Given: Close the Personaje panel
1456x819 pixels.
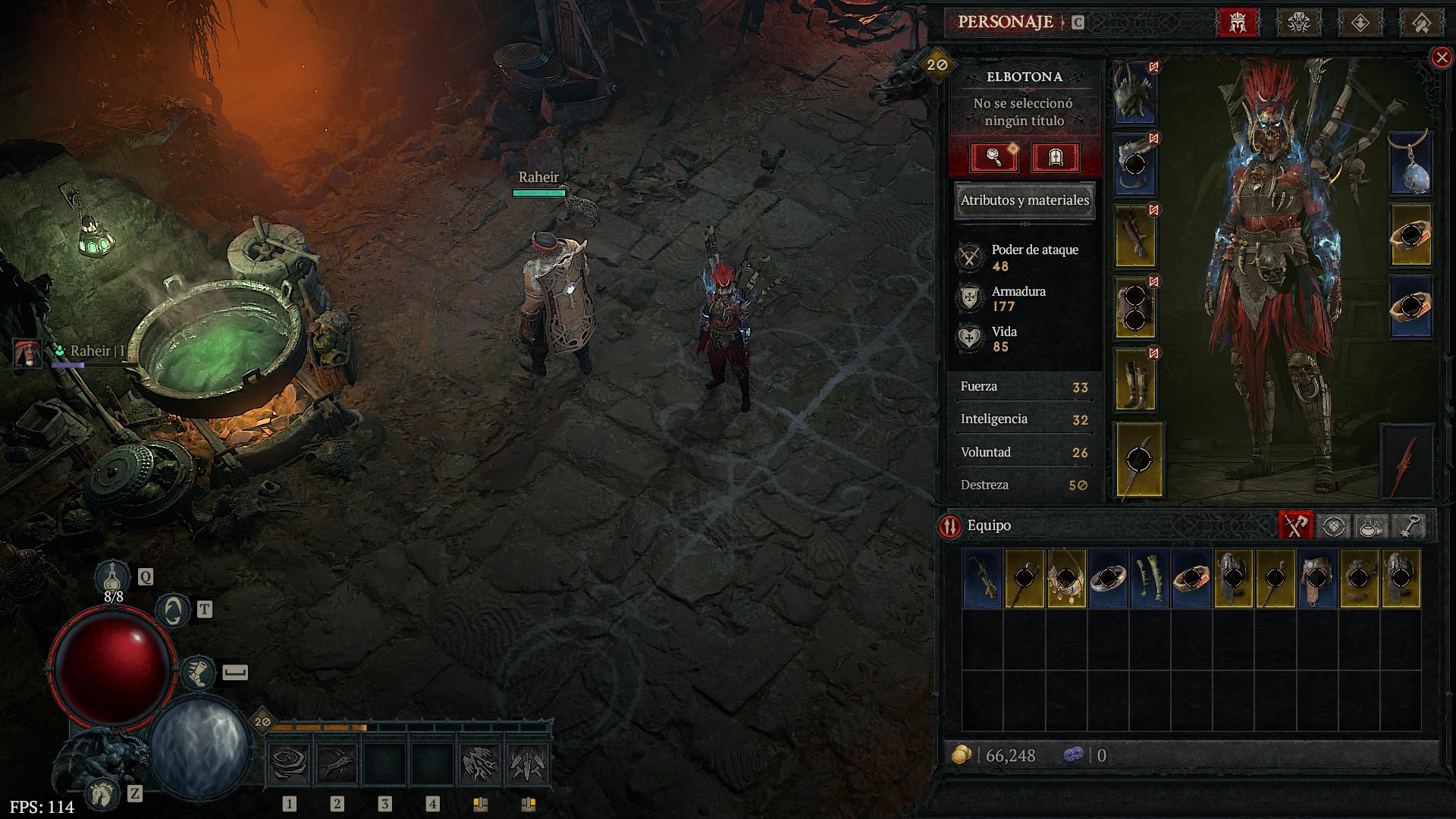Looking at the screenshot, I should point(1442,58).
